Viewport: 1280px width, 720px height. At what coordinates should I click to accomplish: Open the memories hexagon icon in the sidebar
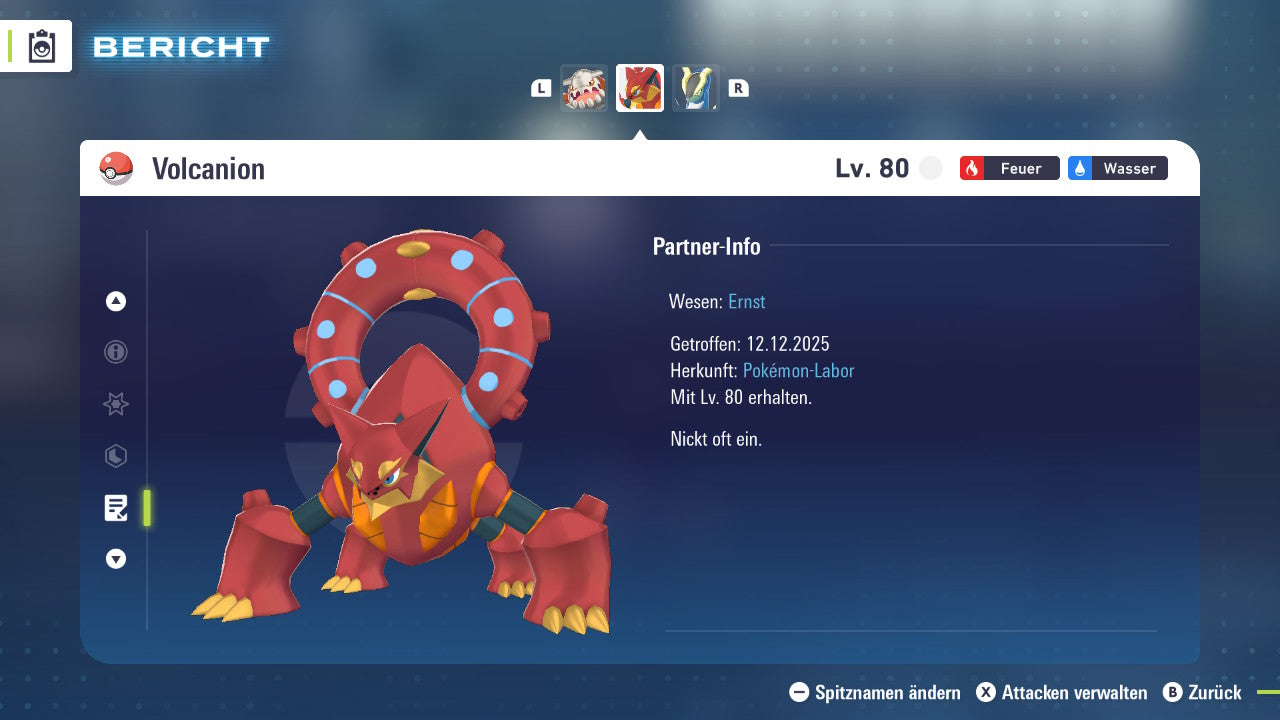tap(115, 456)
